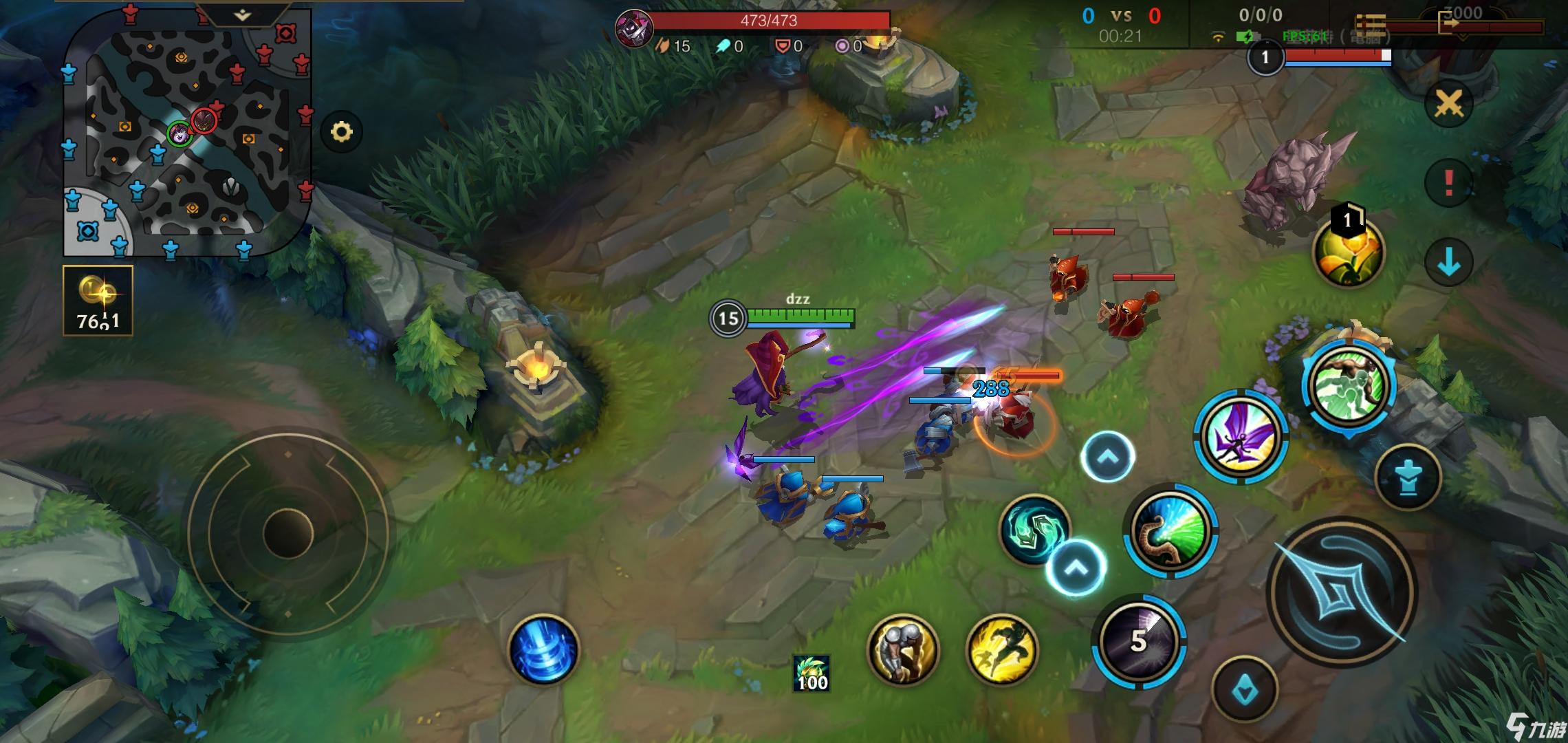Use the yellow Flash summoner spell
The width and height of the screenshot is (1568, 743).
click(x=1001, y=650)
